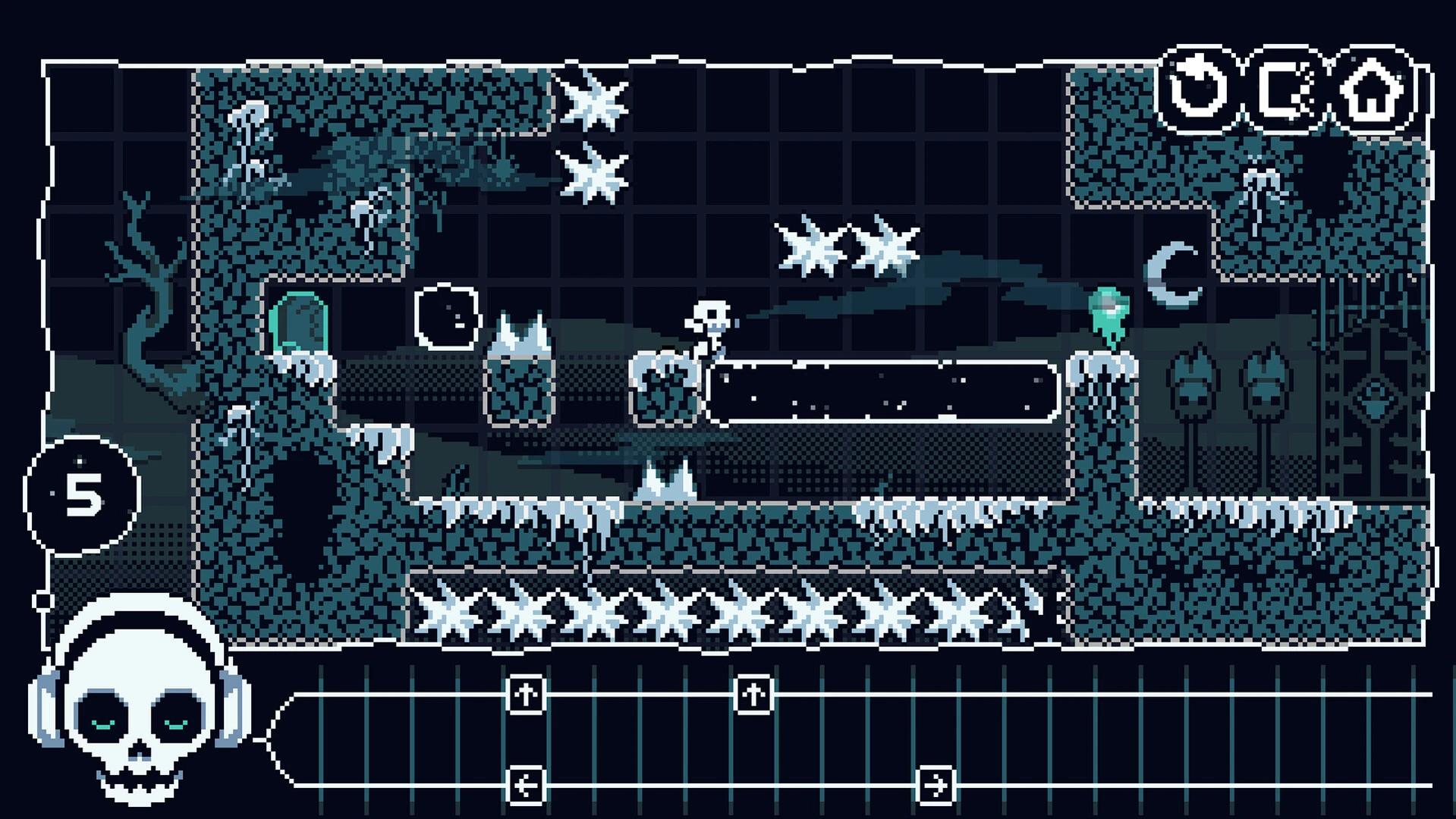Toggle the left-move arrow on the lower track

527,786
